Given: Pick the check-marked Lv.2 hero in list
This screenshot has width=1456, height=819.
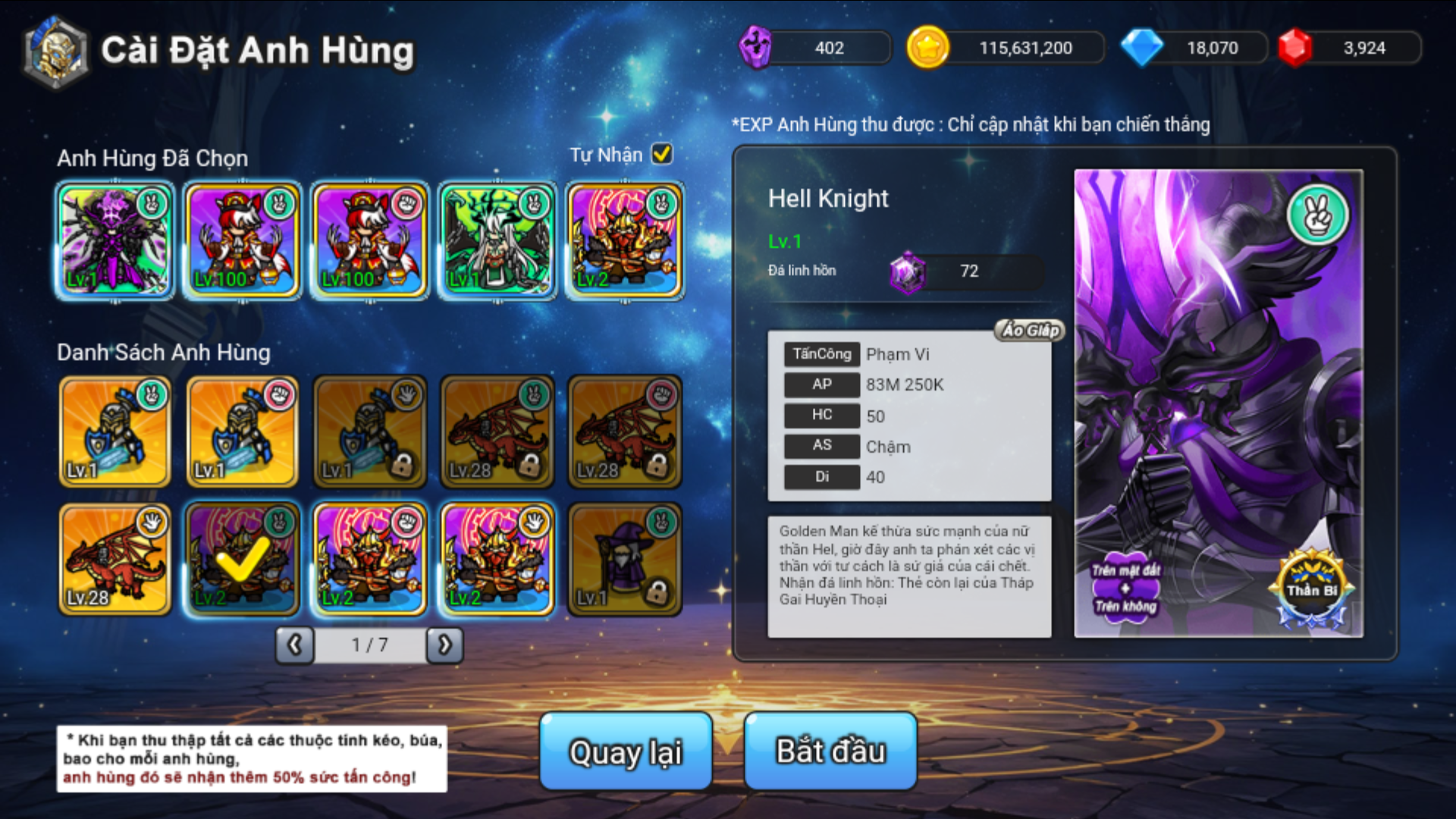Looking at the screenshot, I should tap(243, 559).
